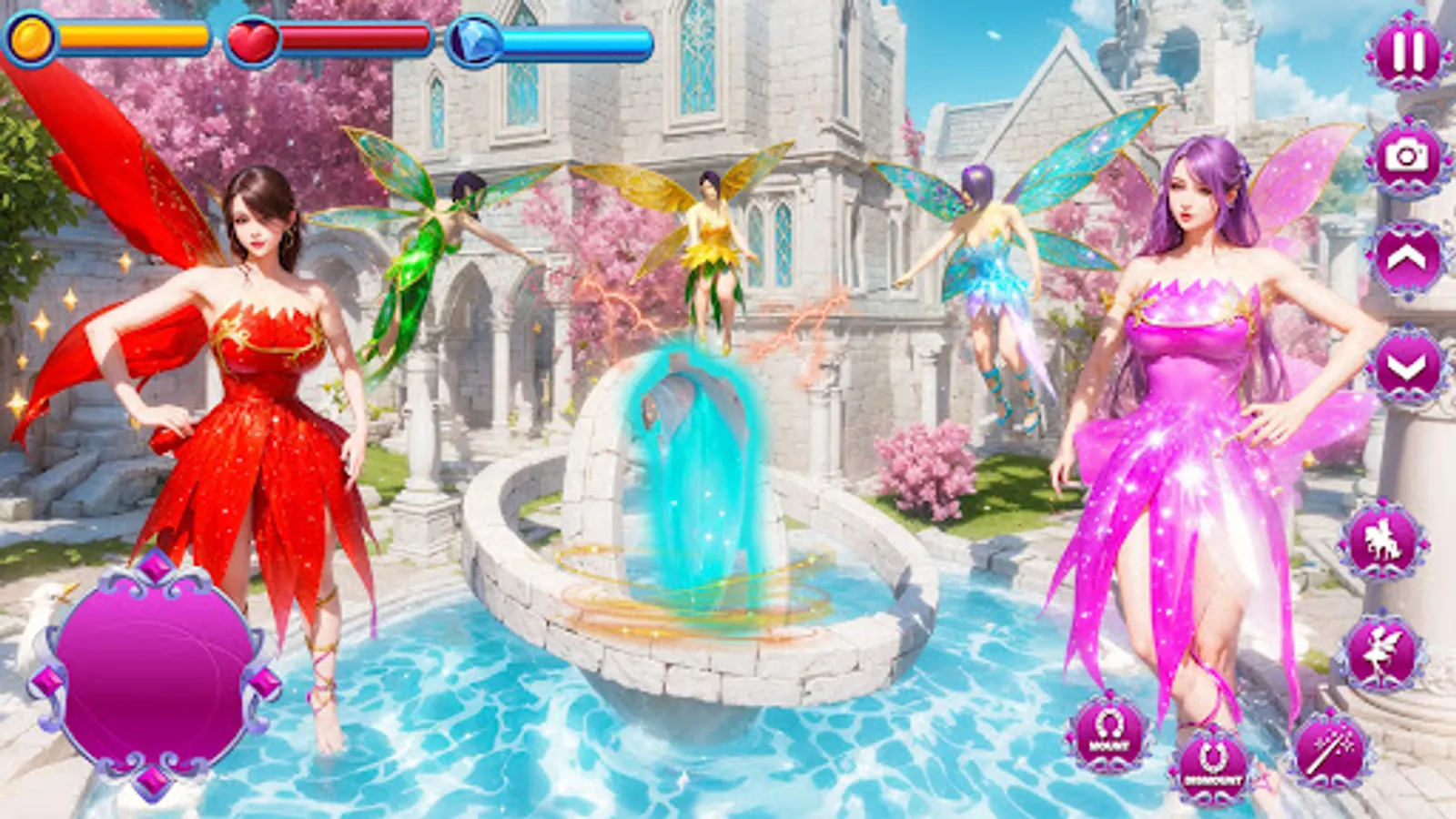Click the red health progress bar
This screenshot has width=1456, height=819.
[355, 38]
